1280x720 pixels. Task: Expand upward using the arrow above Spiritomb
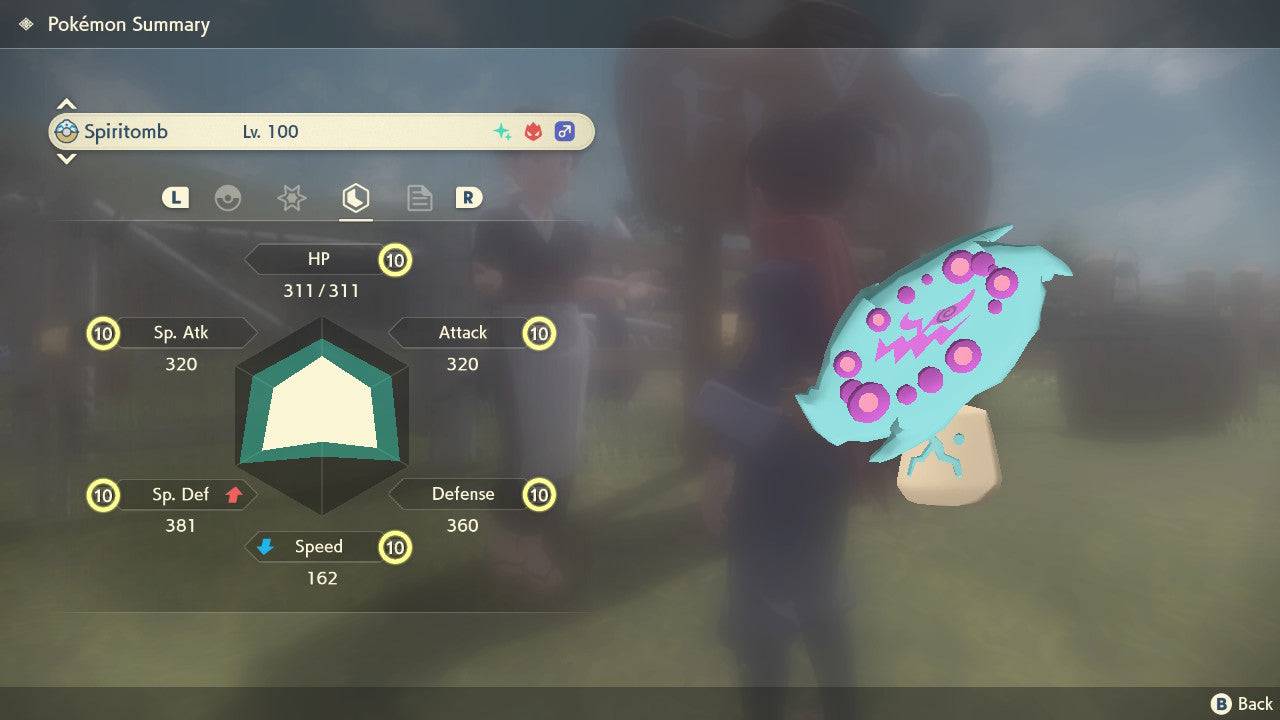[x=66, y=103]
